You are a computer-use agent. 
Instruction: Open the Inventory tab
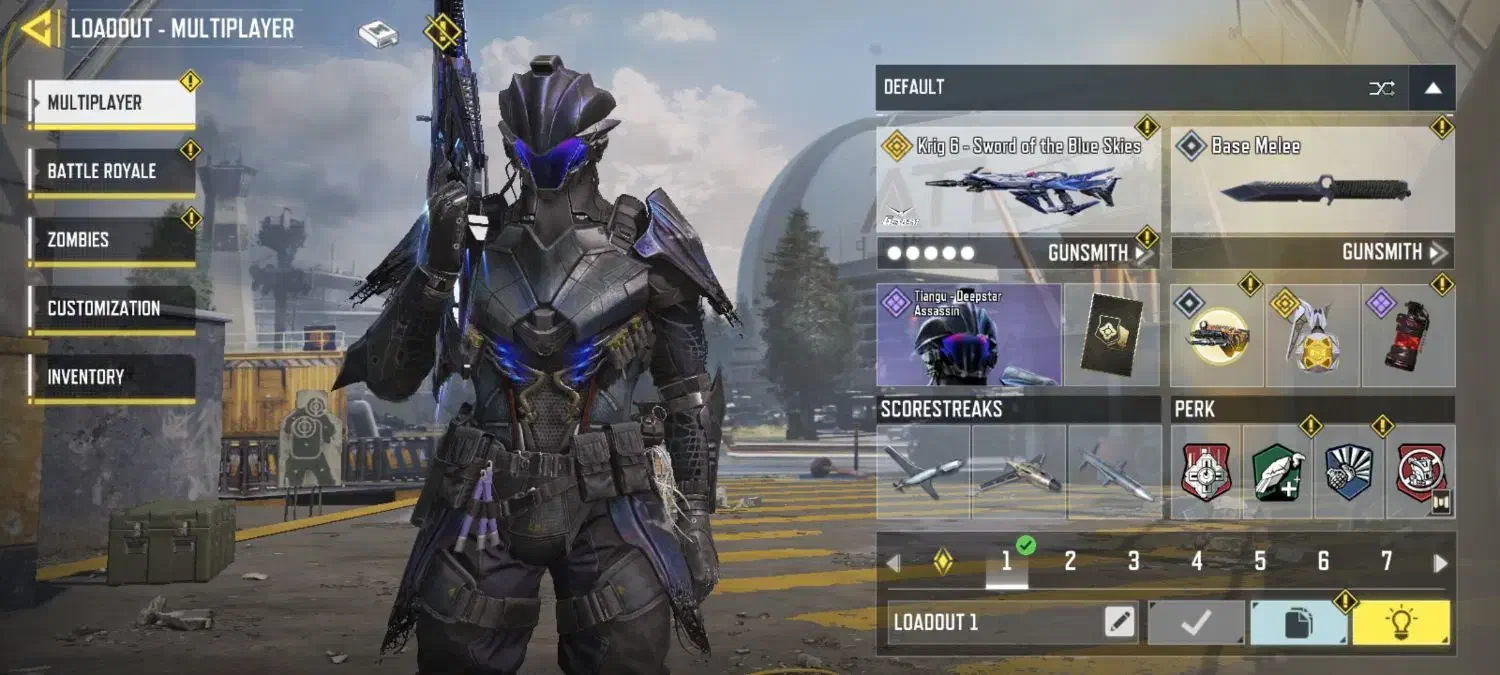click(x=112, y=377)
